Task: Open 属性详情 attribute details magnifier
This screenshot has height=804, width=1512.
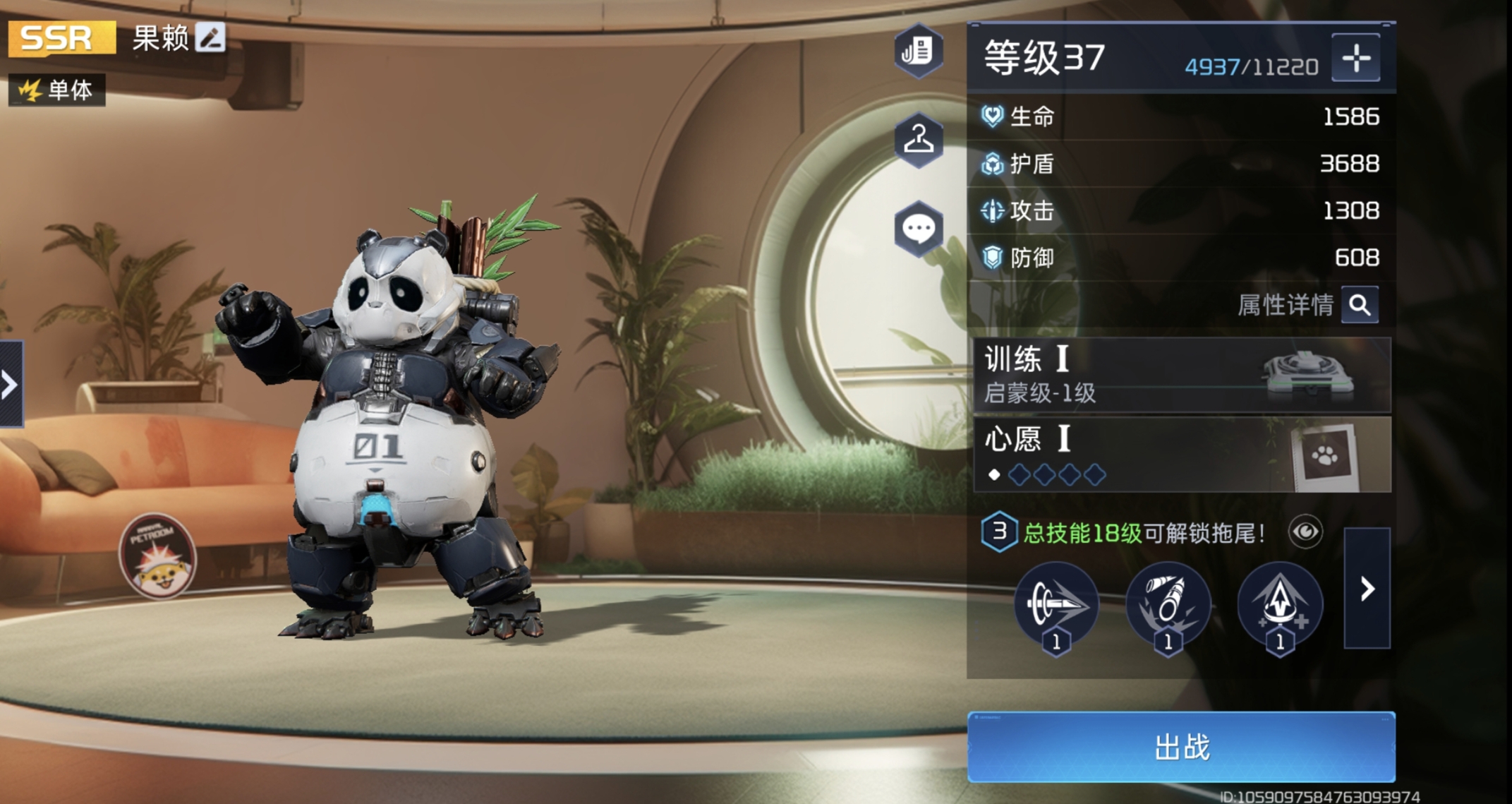Action: (x=1360, y=305)
